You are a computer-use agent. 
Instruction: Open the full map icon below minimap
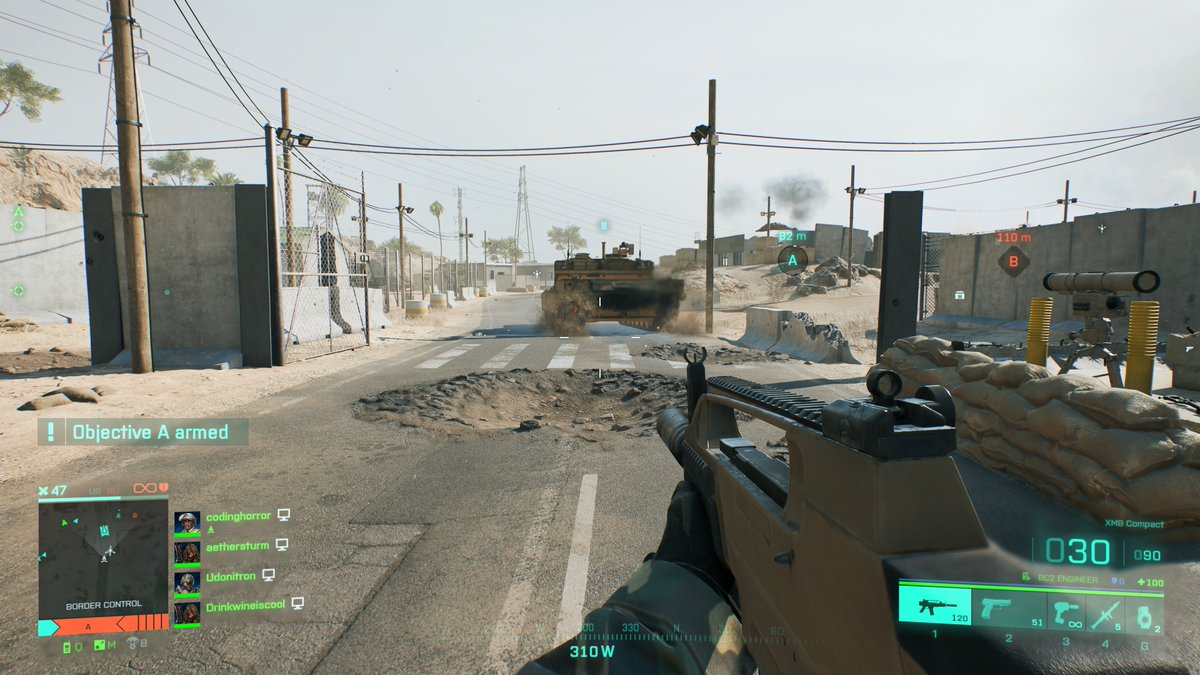[99, 646]
